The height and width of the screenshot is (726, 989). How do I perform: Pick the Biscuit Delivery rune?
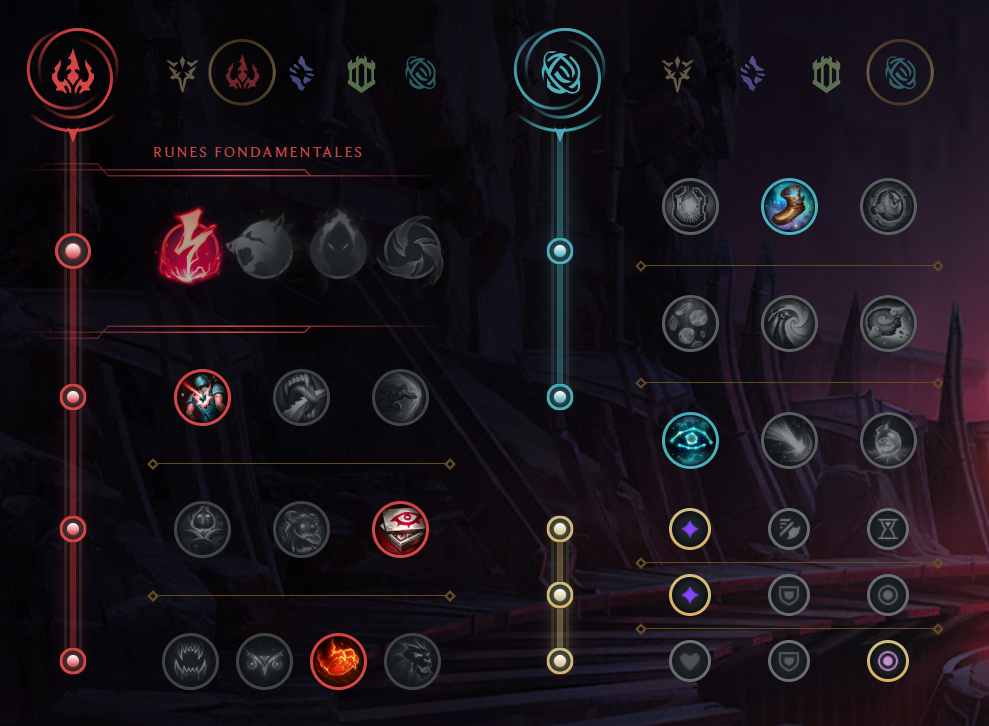690,323
